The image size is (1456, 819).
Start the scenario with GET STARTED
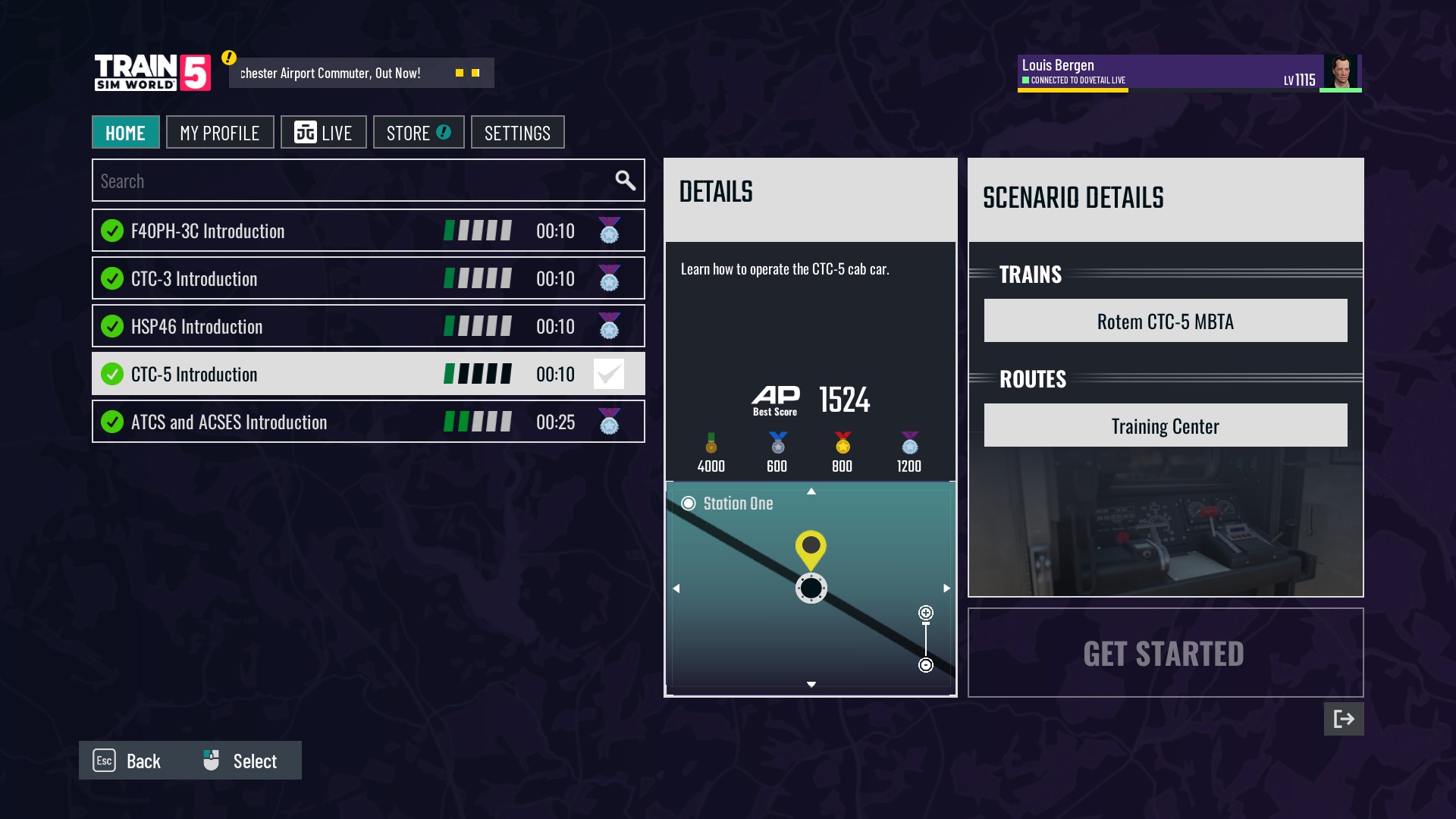(1165, 653)
